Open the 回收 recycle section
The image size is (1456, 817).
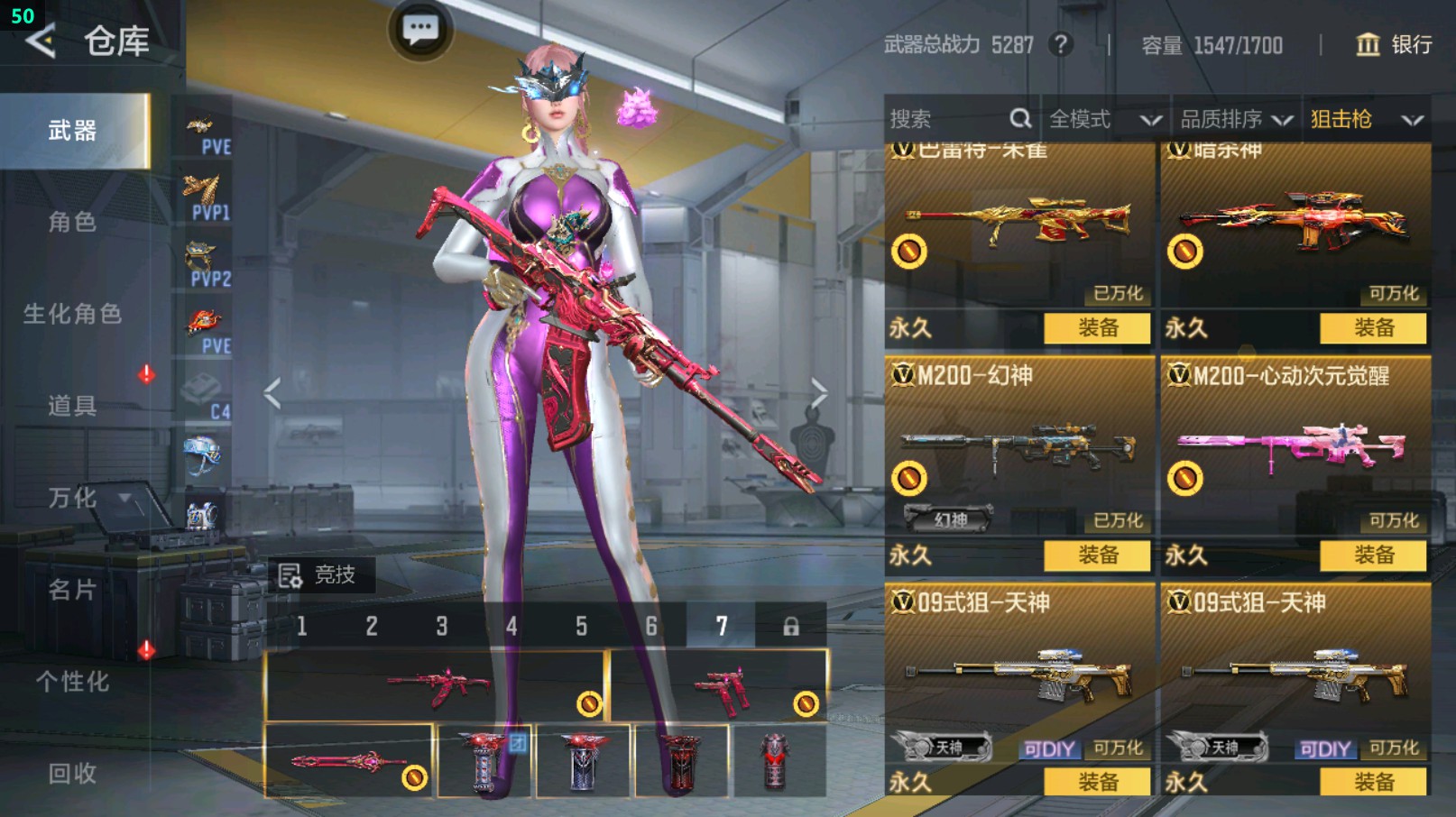[73, 773]
